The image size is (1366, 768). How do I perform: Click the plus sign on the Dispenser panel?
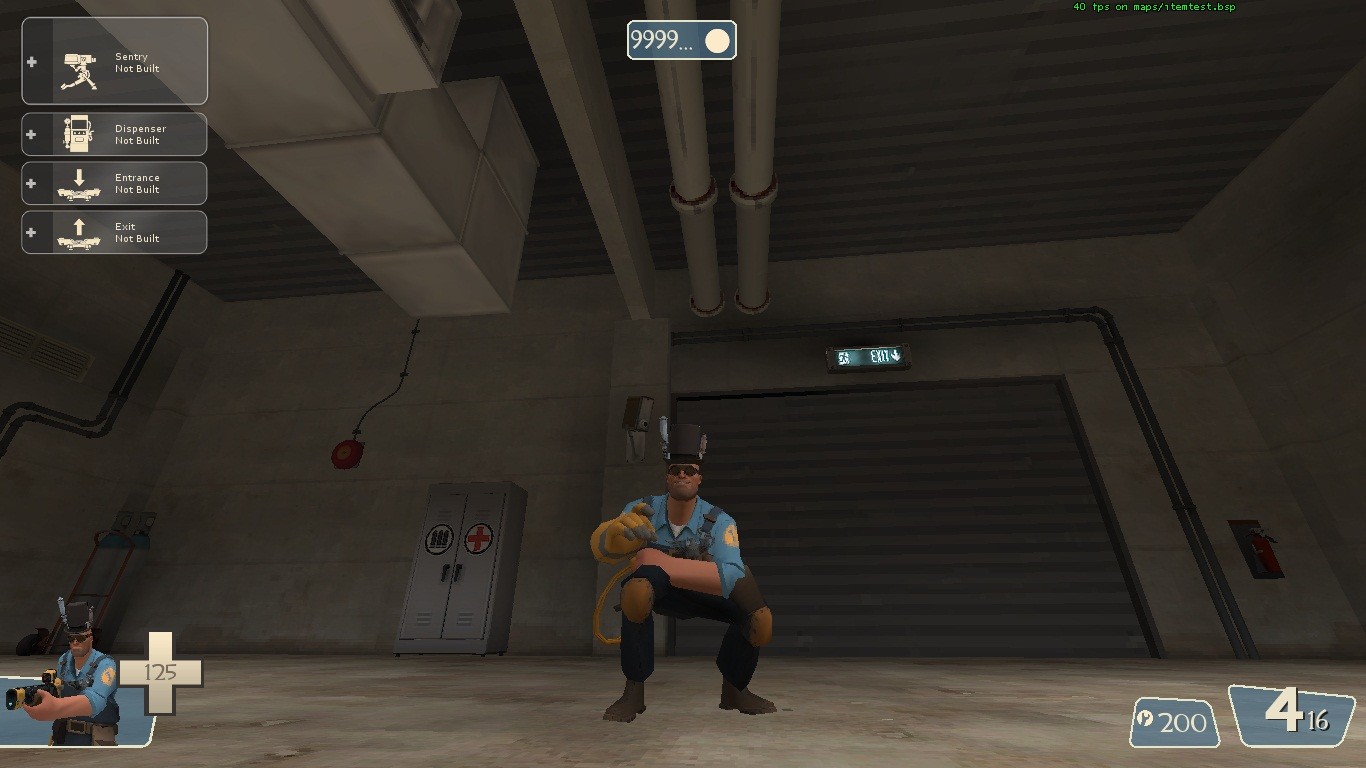(32, 133)
